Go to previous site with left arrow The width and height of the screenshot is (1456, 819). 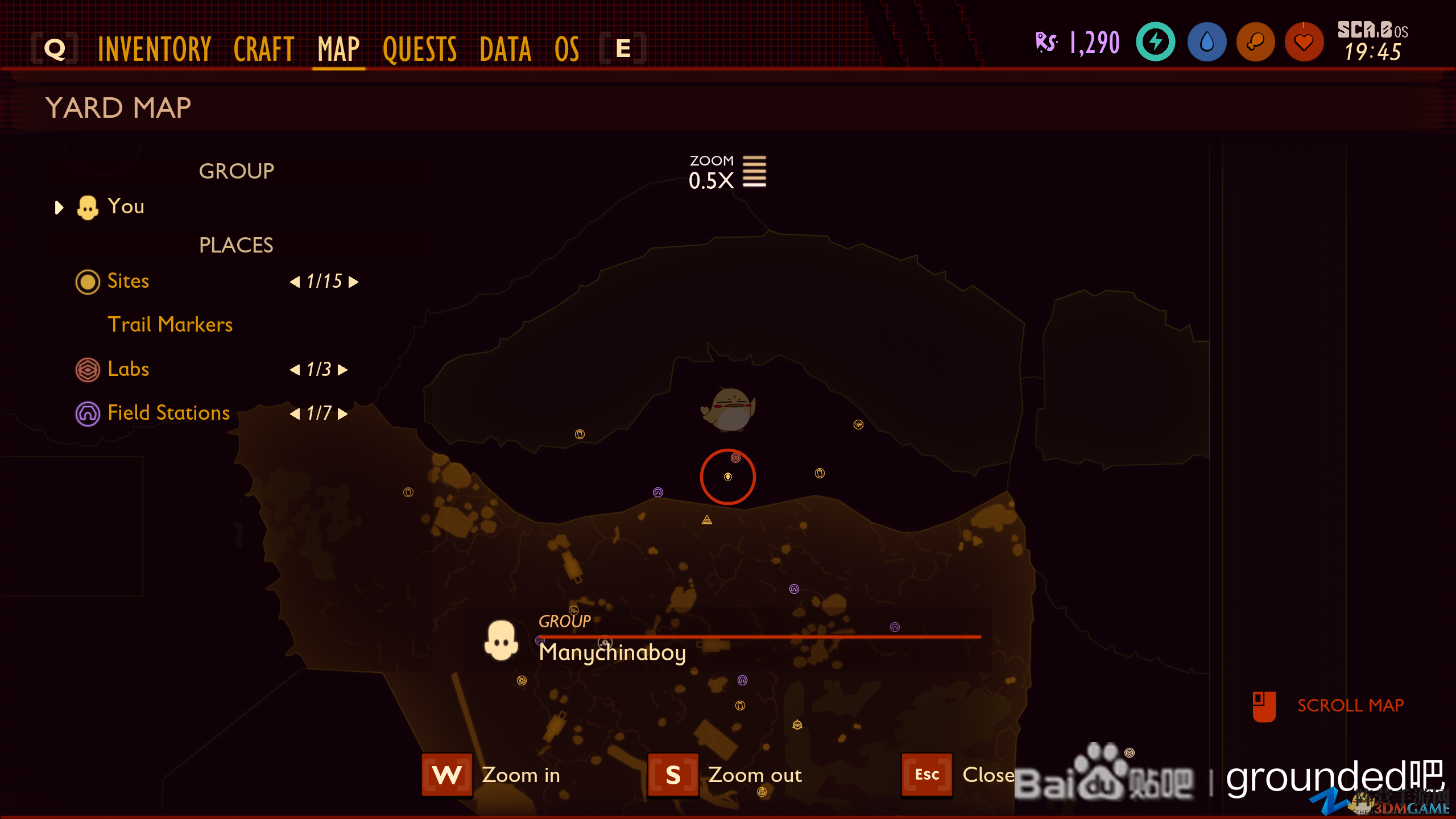pos(295,282)
